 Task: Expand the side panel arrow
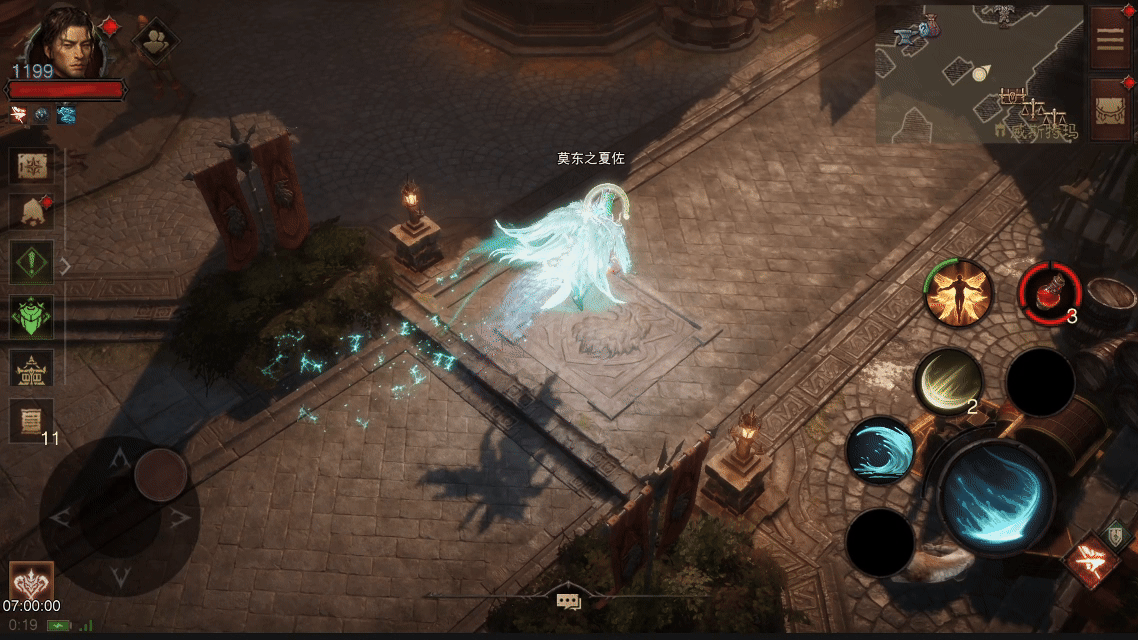coord(66,266)
